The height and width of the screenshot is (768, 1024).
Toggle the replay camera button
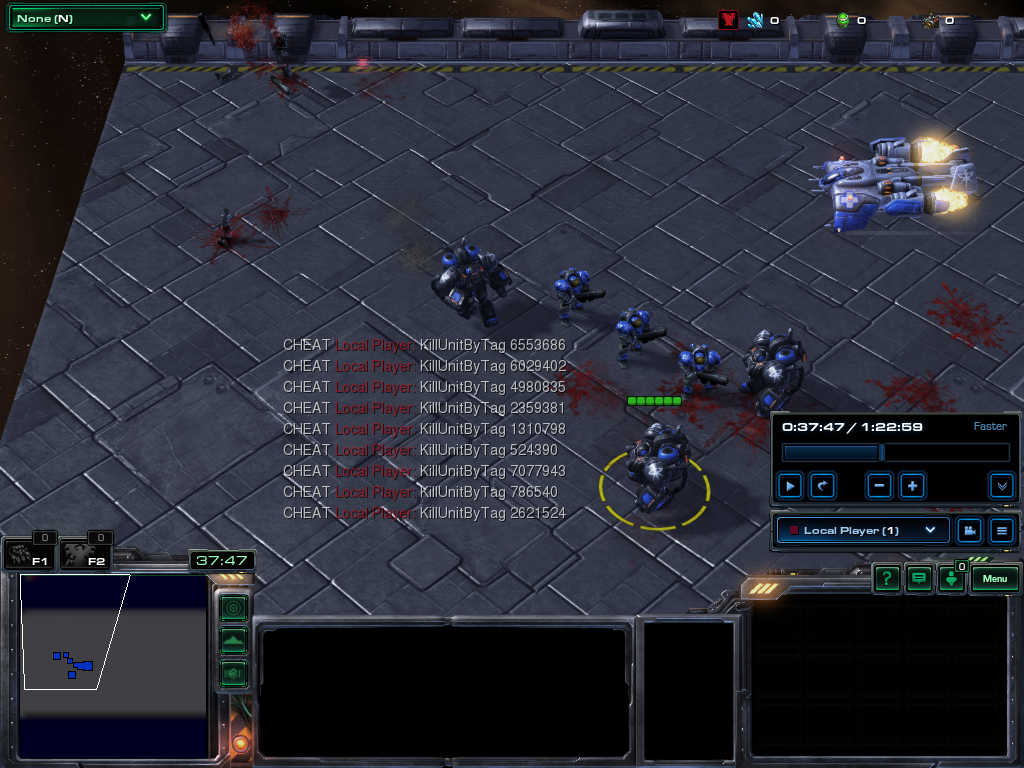pyautogui.click(x=969, y=530)
